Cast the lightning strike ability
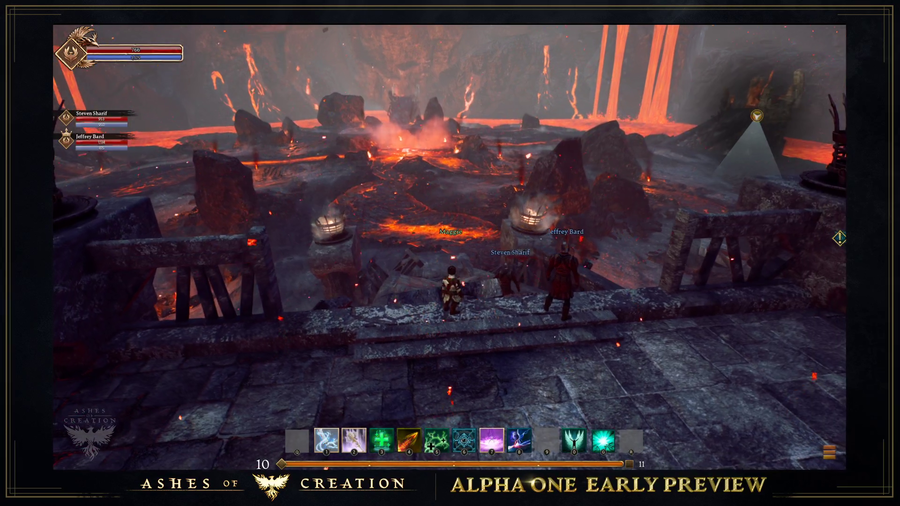 coord(354,440)
